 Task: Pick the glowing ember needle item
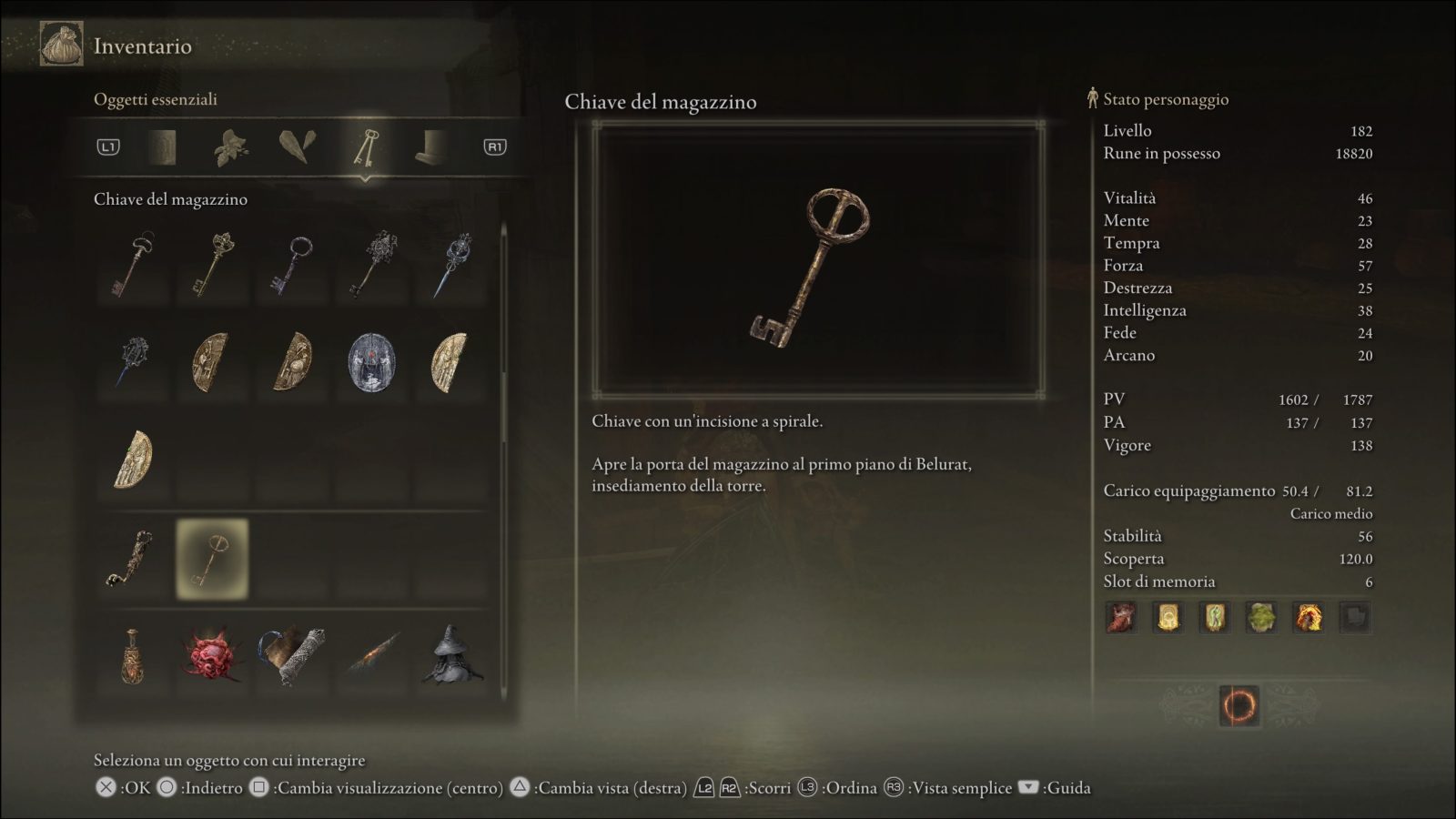point(372,655)
